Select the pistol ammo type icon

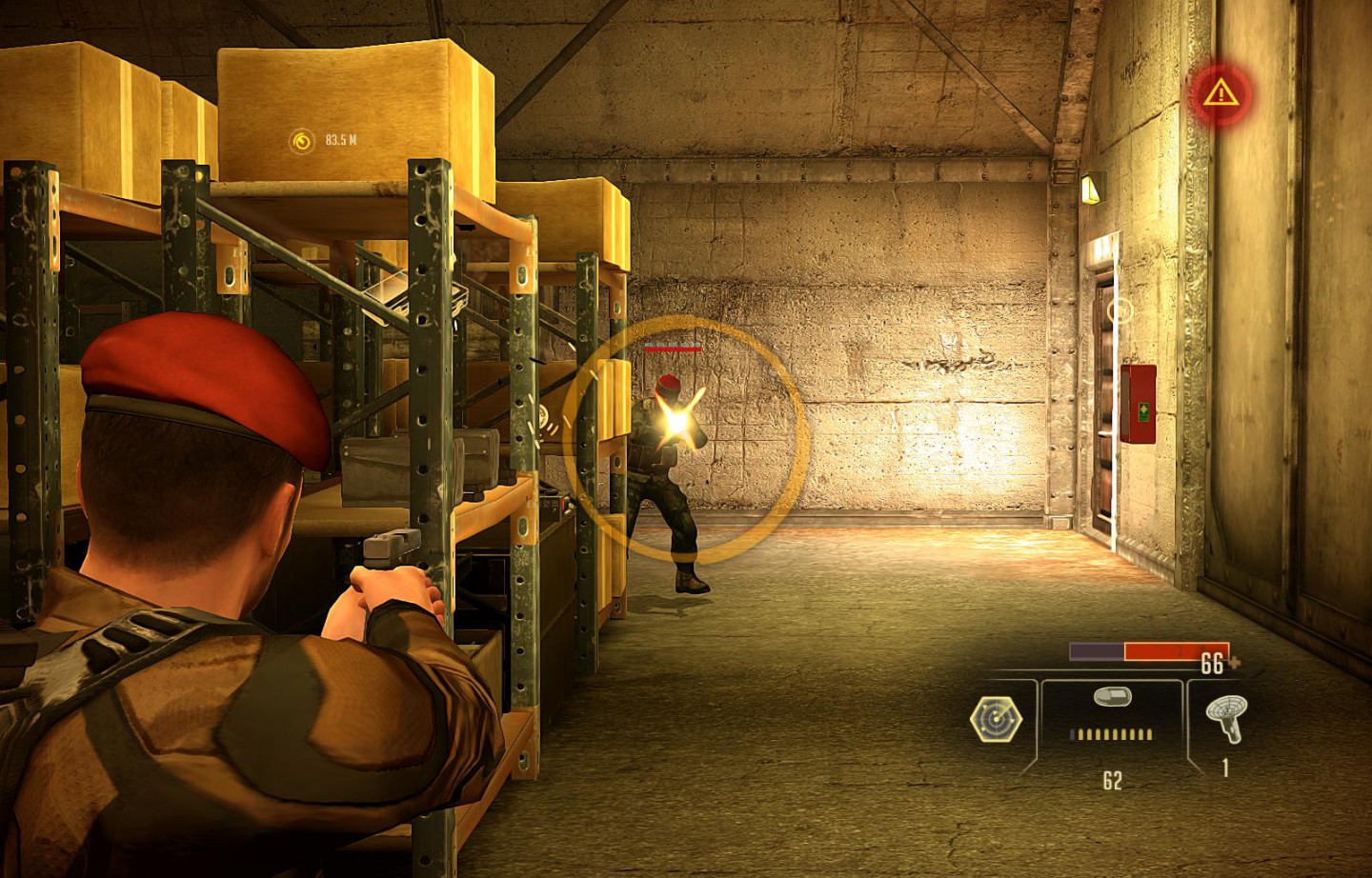tap(1112, 697)
